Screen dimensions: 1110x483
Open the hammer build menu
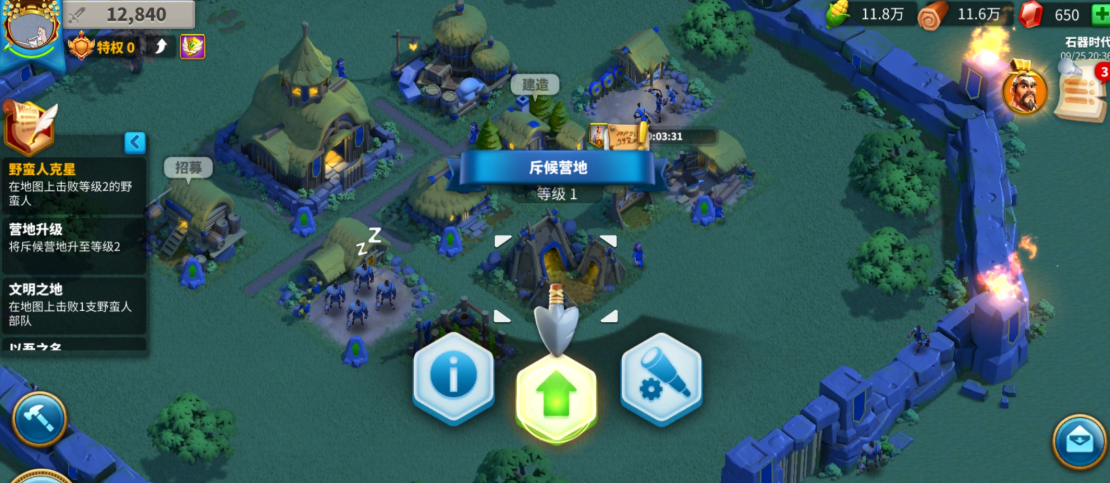click(39, 418)
